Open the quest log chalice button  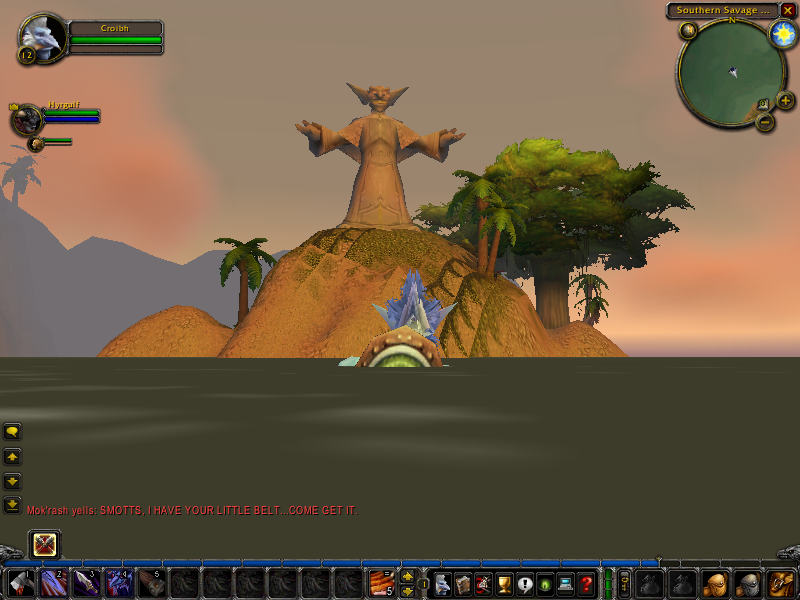504,582
